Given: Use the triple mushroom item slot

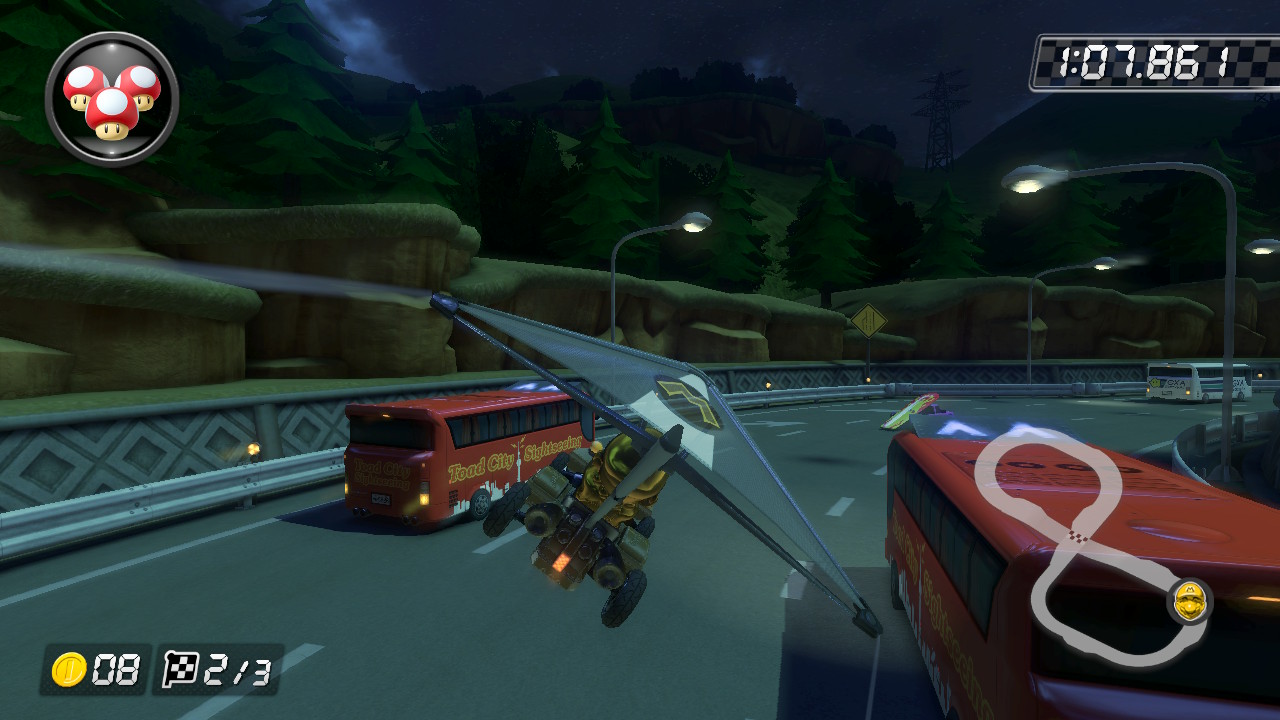Looking at the screenshot, I should coord(112,98).
